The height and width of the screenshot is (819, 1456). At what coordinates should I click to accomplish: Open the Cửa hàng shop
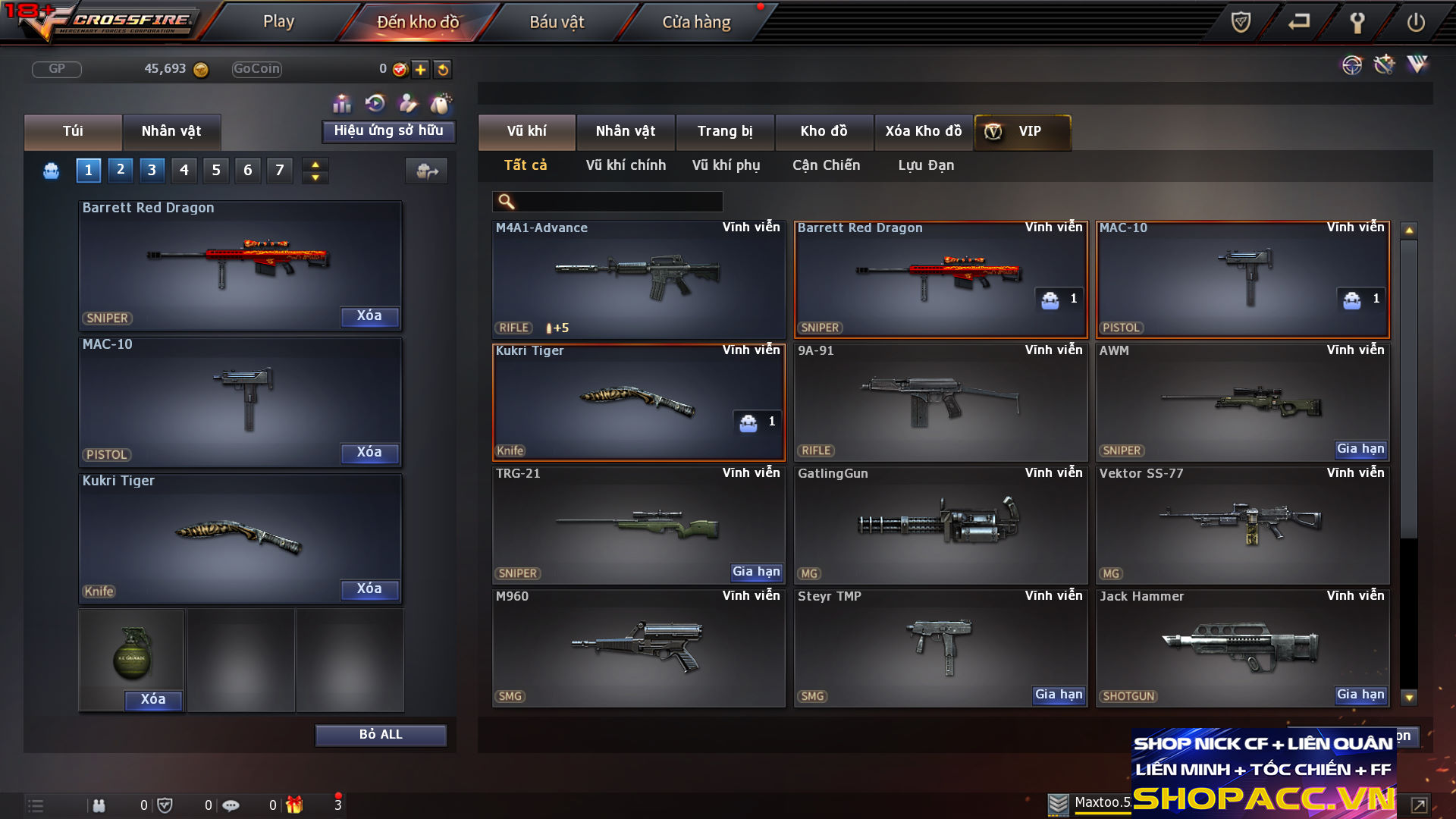pos(696,22)
